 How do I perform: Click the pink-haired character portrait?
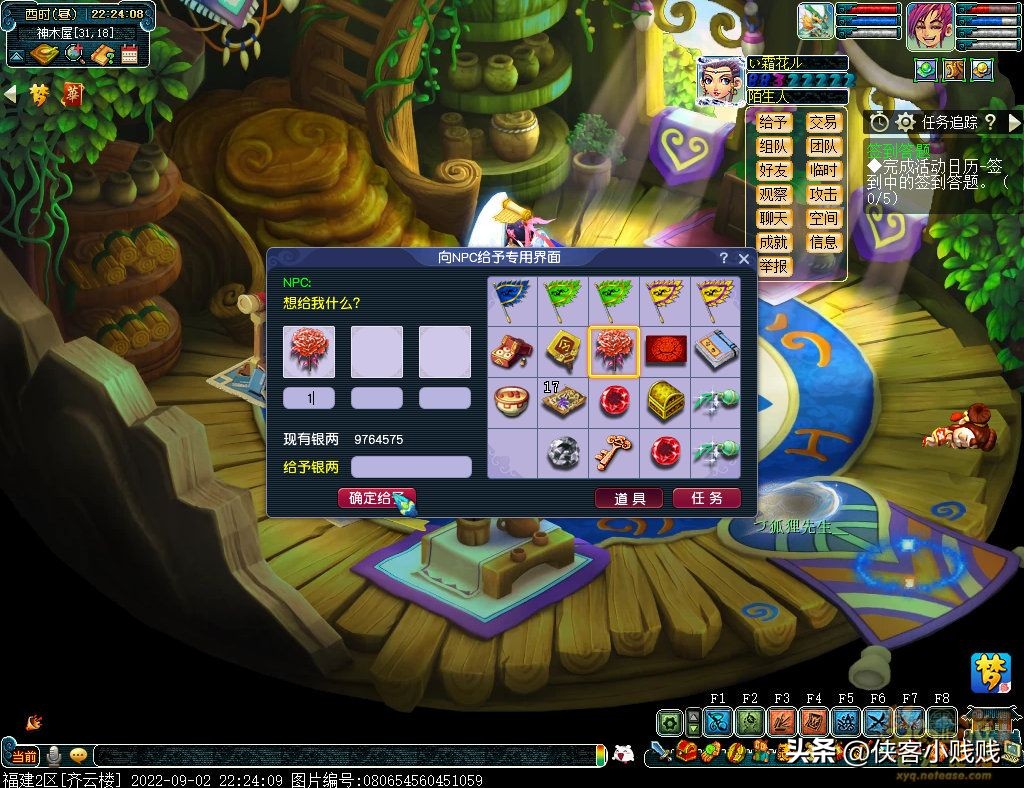pos(929,25)
